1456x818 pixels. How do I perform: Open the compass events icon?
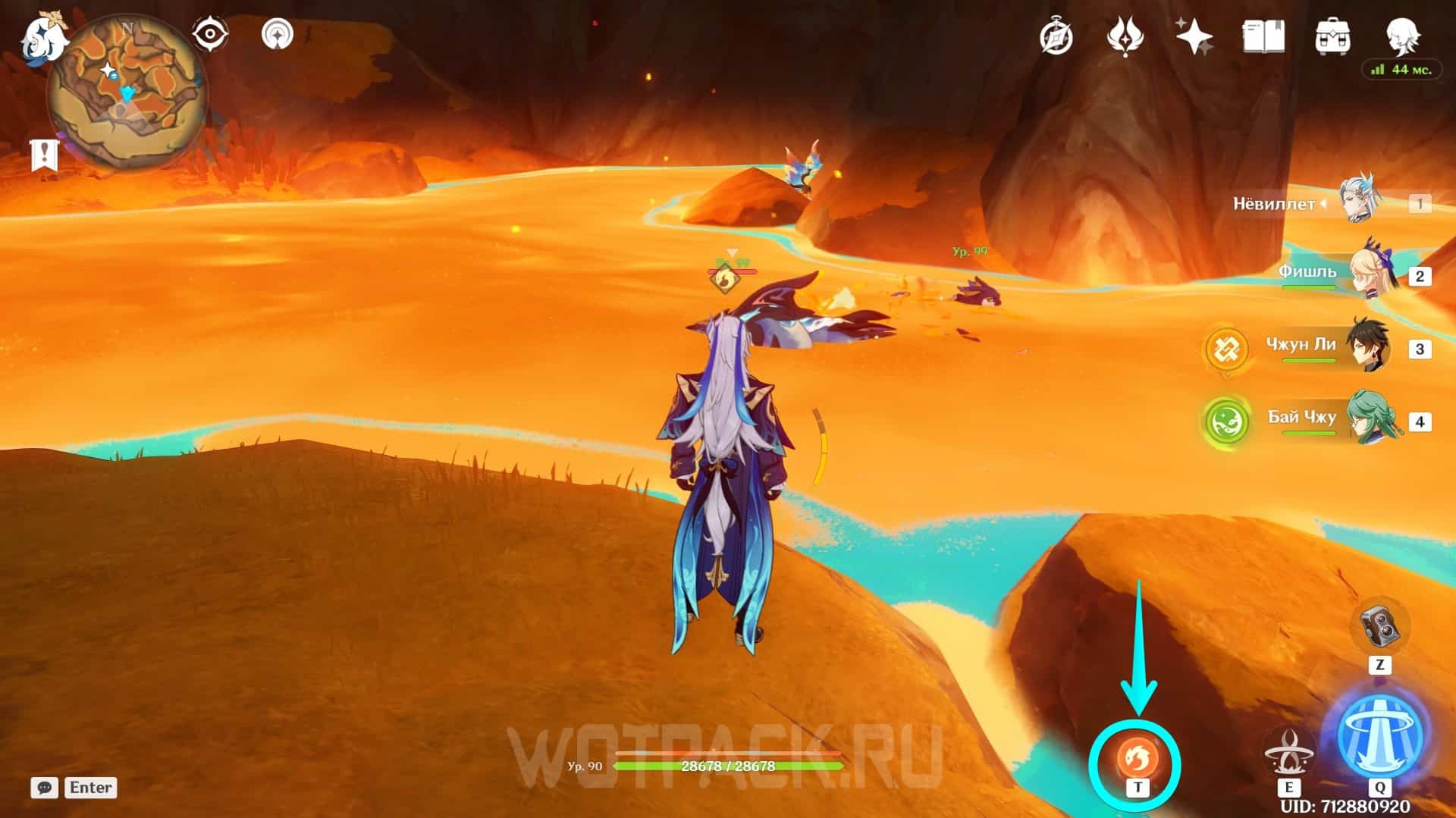coord(1056,36)
